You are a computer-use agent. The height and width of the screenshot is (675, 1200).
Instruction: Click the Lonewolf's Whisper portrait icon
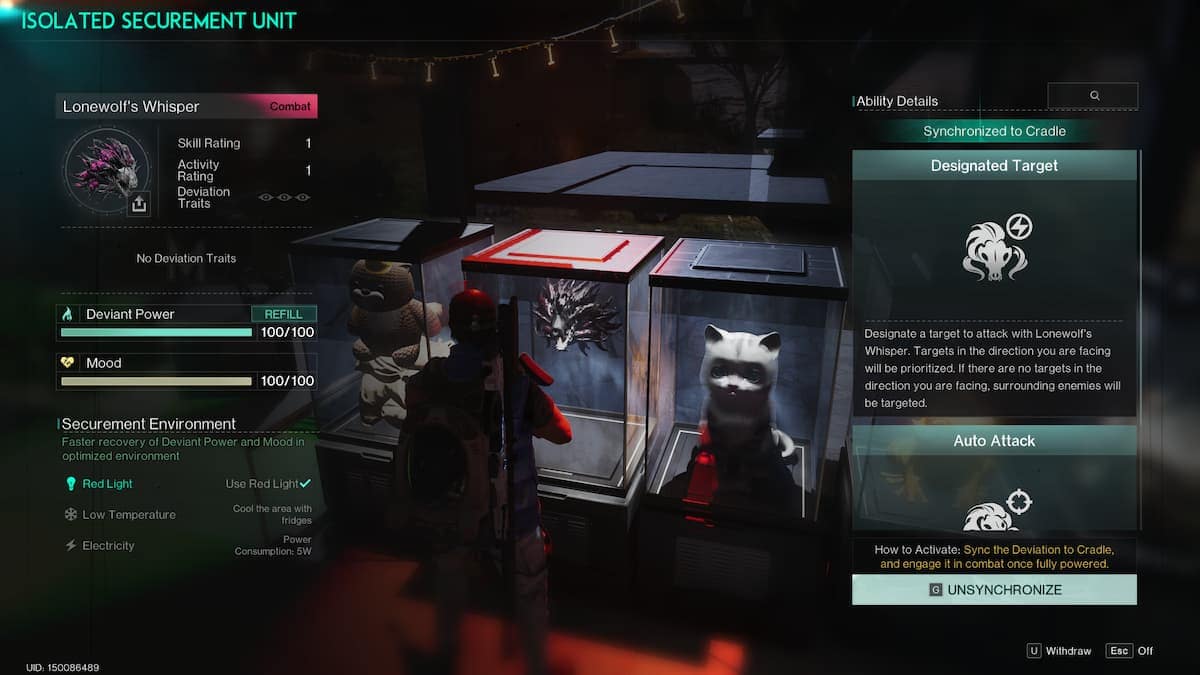point(105,172)
